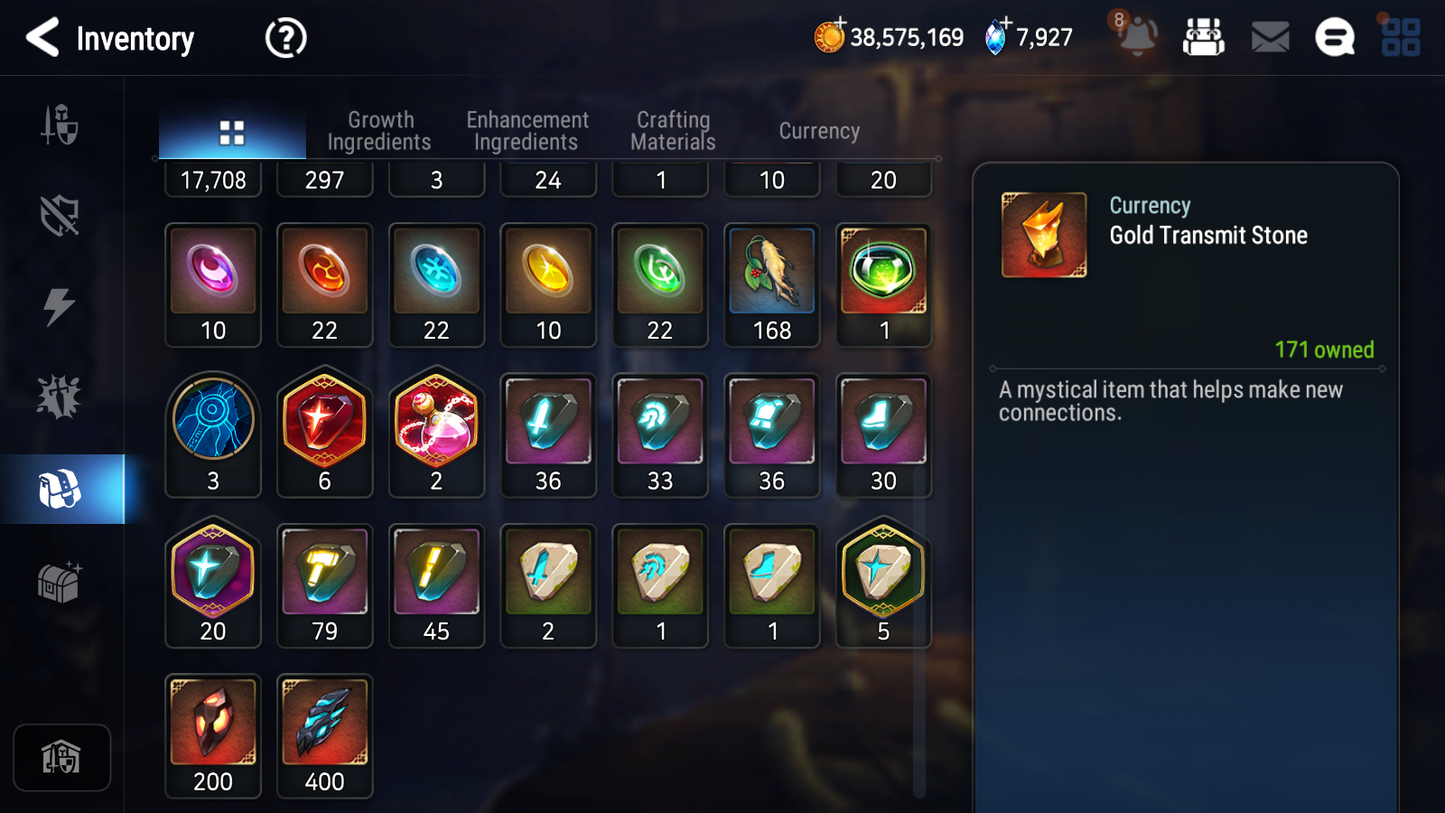
Task: Go back using the Inventory arrow
Action: pyautogui.click(x=42, y=38)
